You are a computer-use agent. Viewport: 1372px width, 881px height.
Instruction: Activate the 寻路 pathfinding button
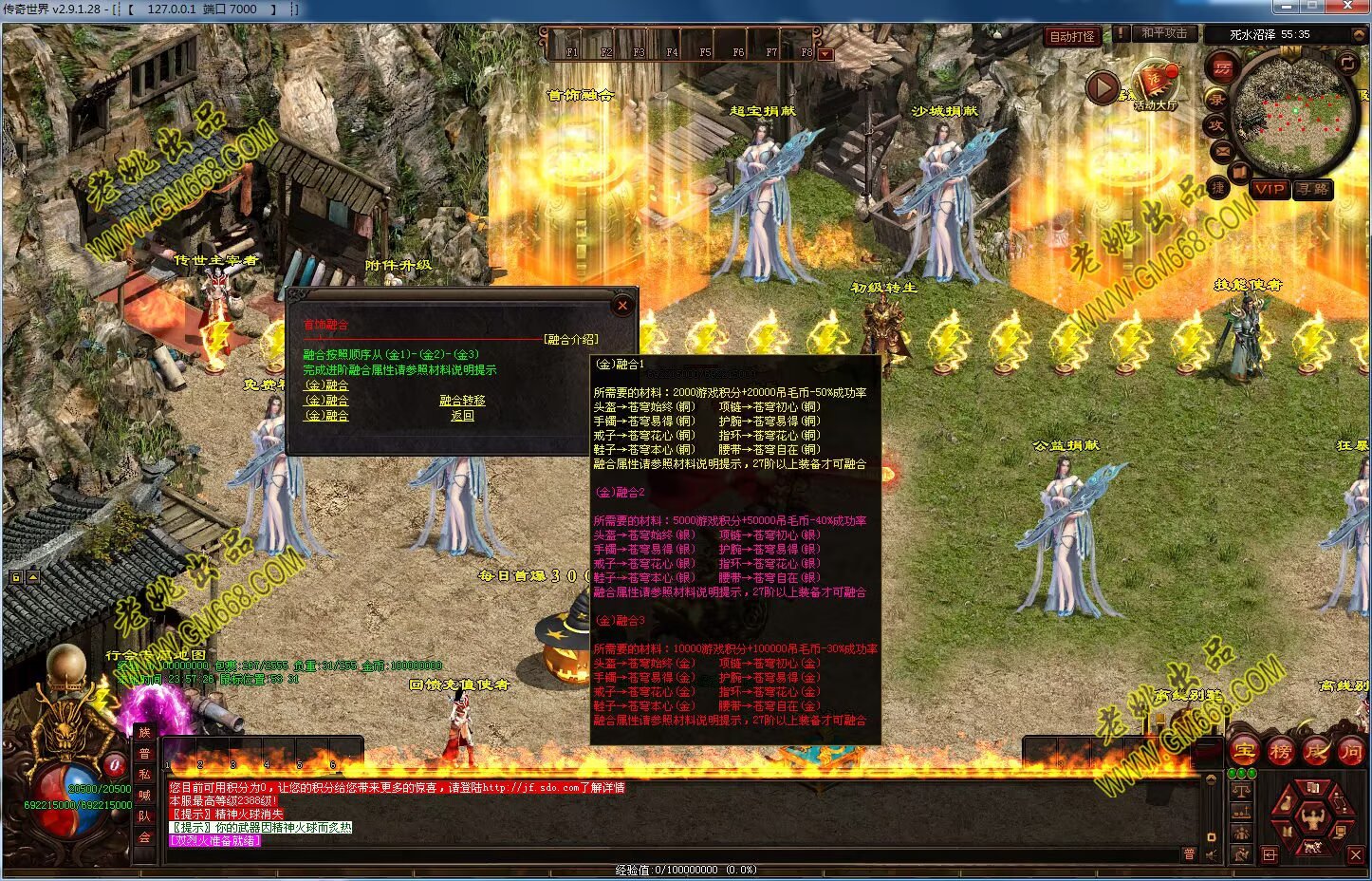tap(1313, 189)
